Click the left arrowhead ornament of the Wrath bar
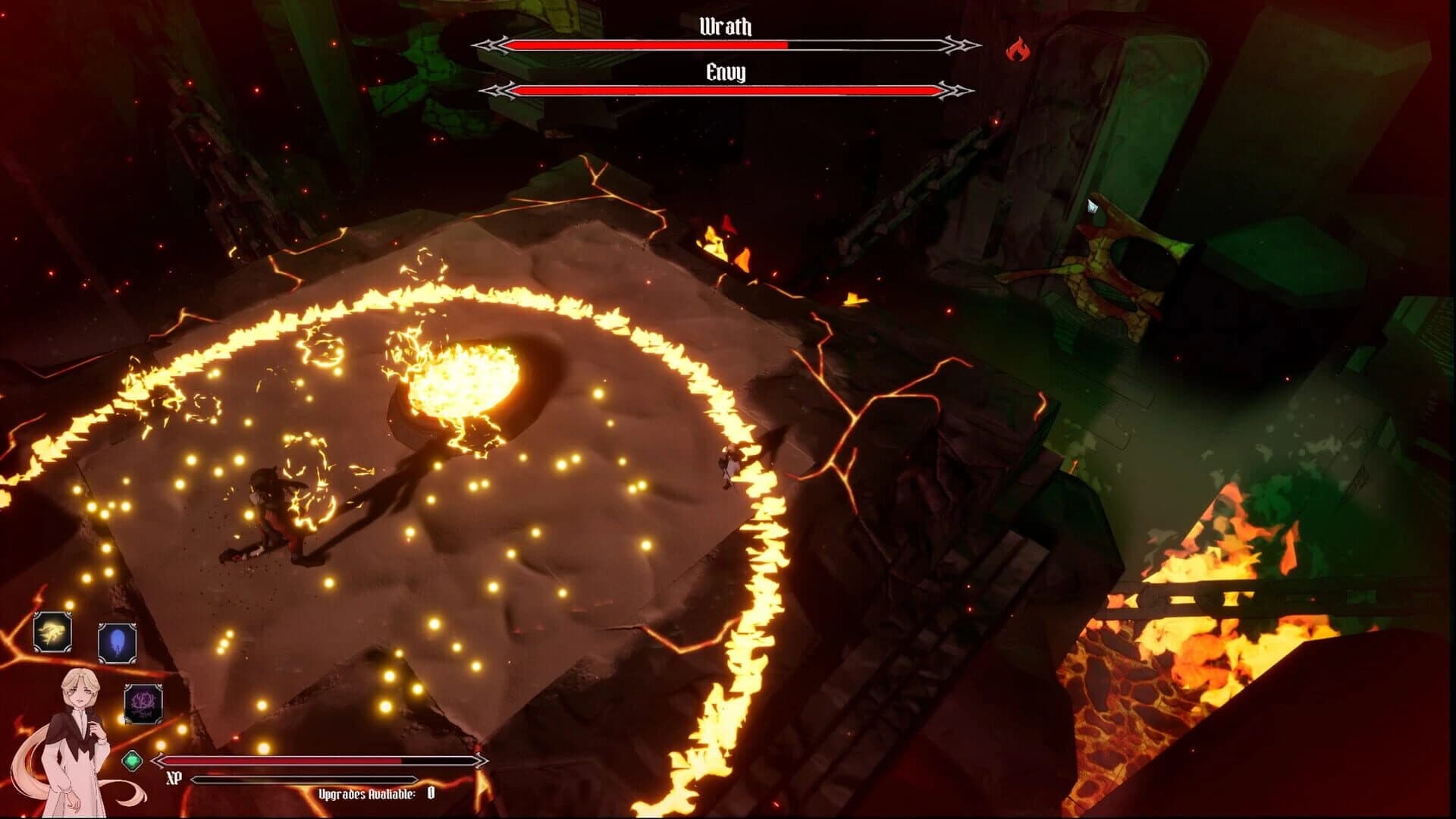 click(490, 46)
